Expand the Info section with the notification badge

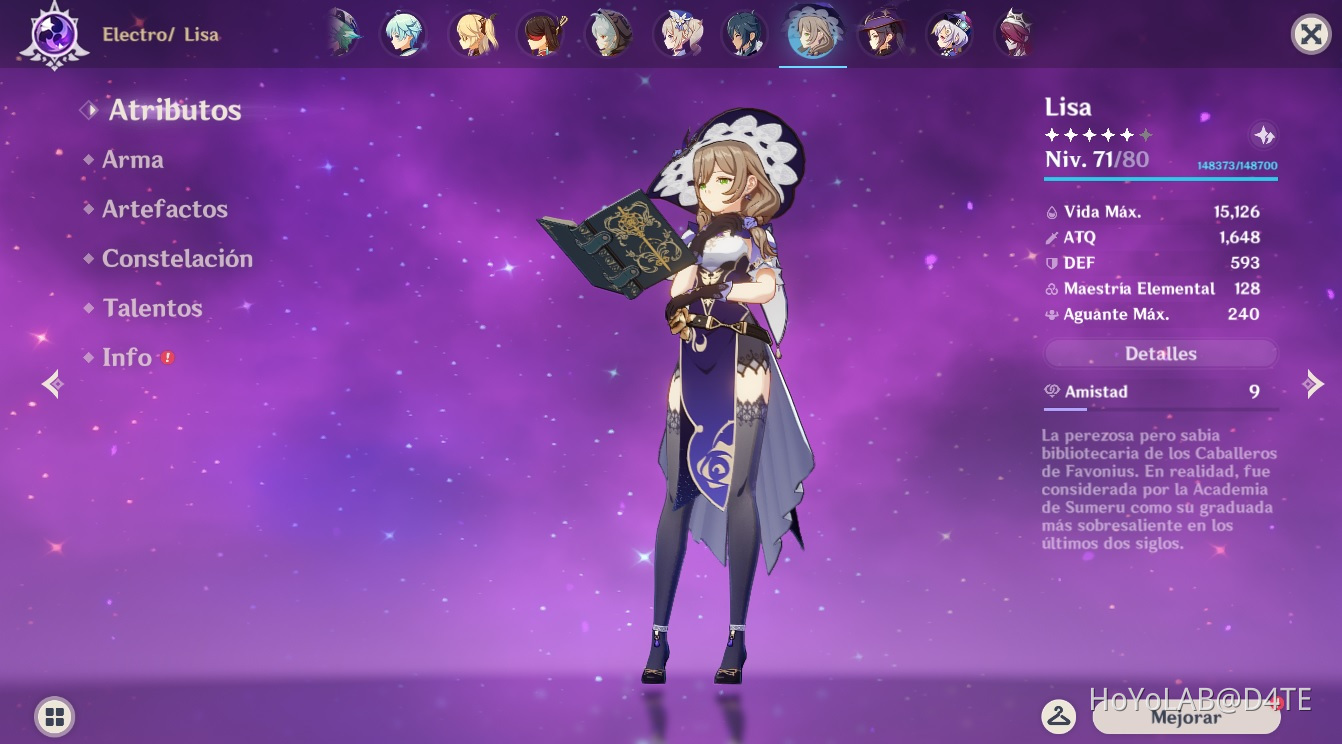click(128, 357)
